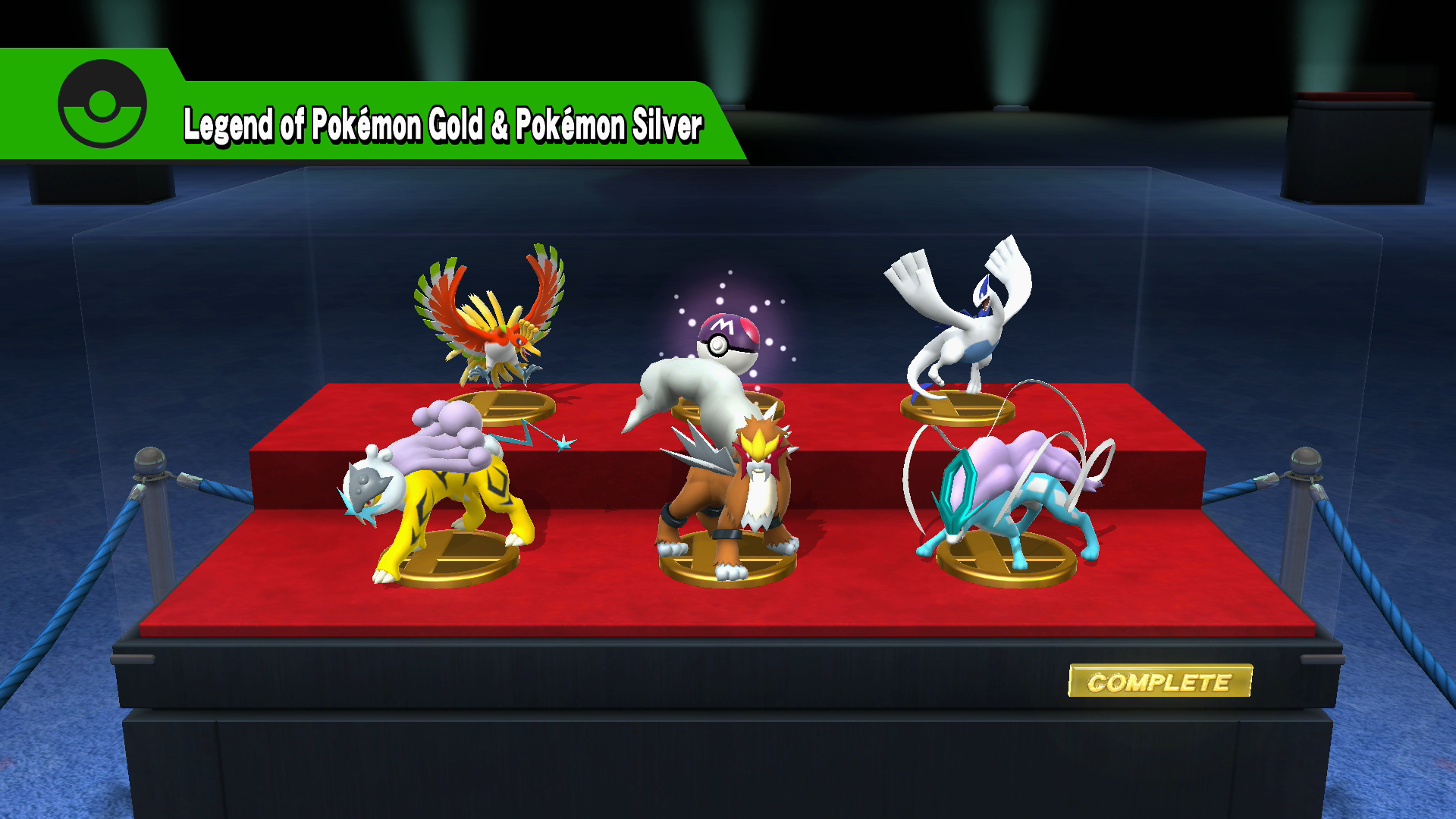Click the Poké Ball series icon
Screen dimensions: 1456x819
tap(102, 104)
